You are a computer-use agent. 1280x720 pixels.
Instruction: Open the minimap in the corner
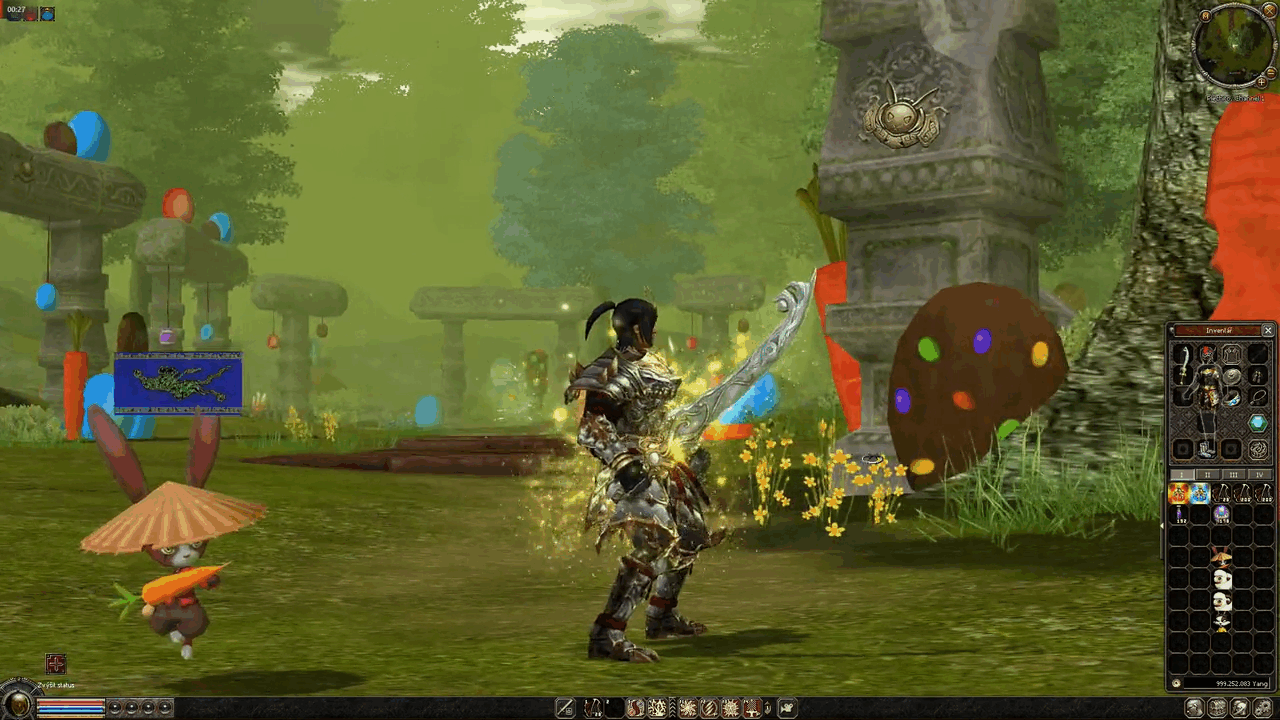[x=1234, y=45]
